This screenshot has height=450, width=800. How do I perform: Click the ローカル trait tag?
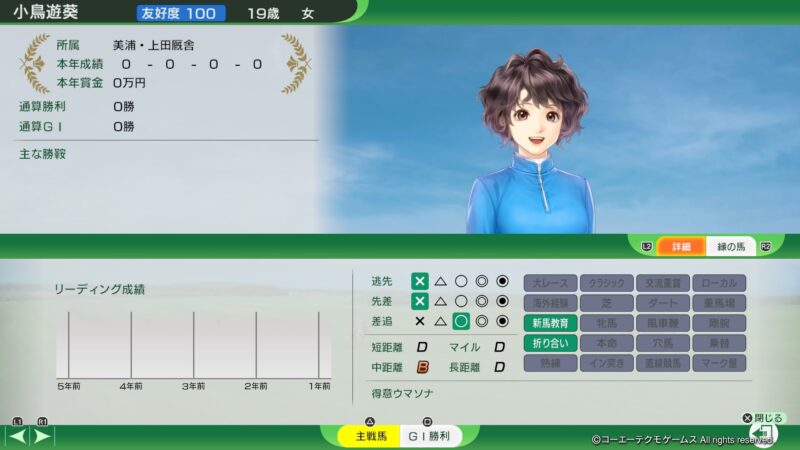pyautogui.click(x=718, y=282)
